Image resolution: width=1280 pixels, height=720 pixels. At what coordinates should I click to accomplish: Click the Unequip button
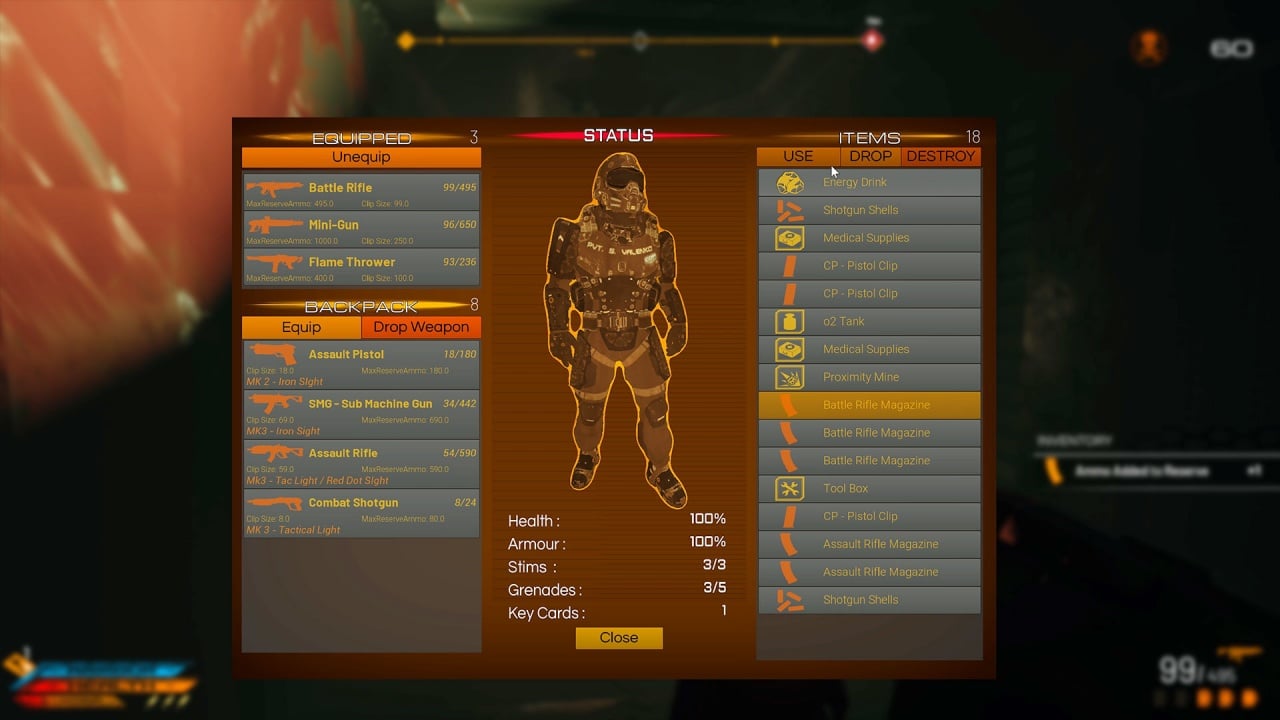pos(361,157)
